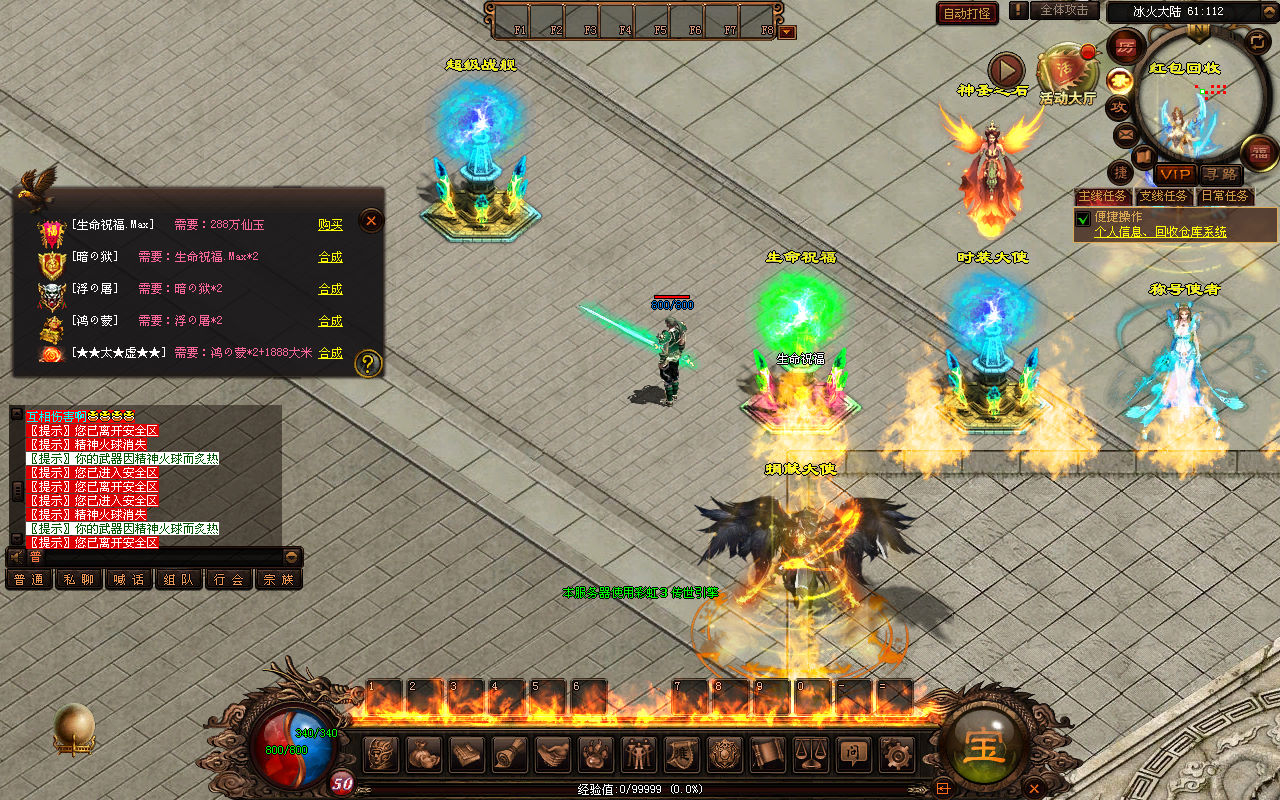Select the 普通 chat channel tab

[29, 579]
